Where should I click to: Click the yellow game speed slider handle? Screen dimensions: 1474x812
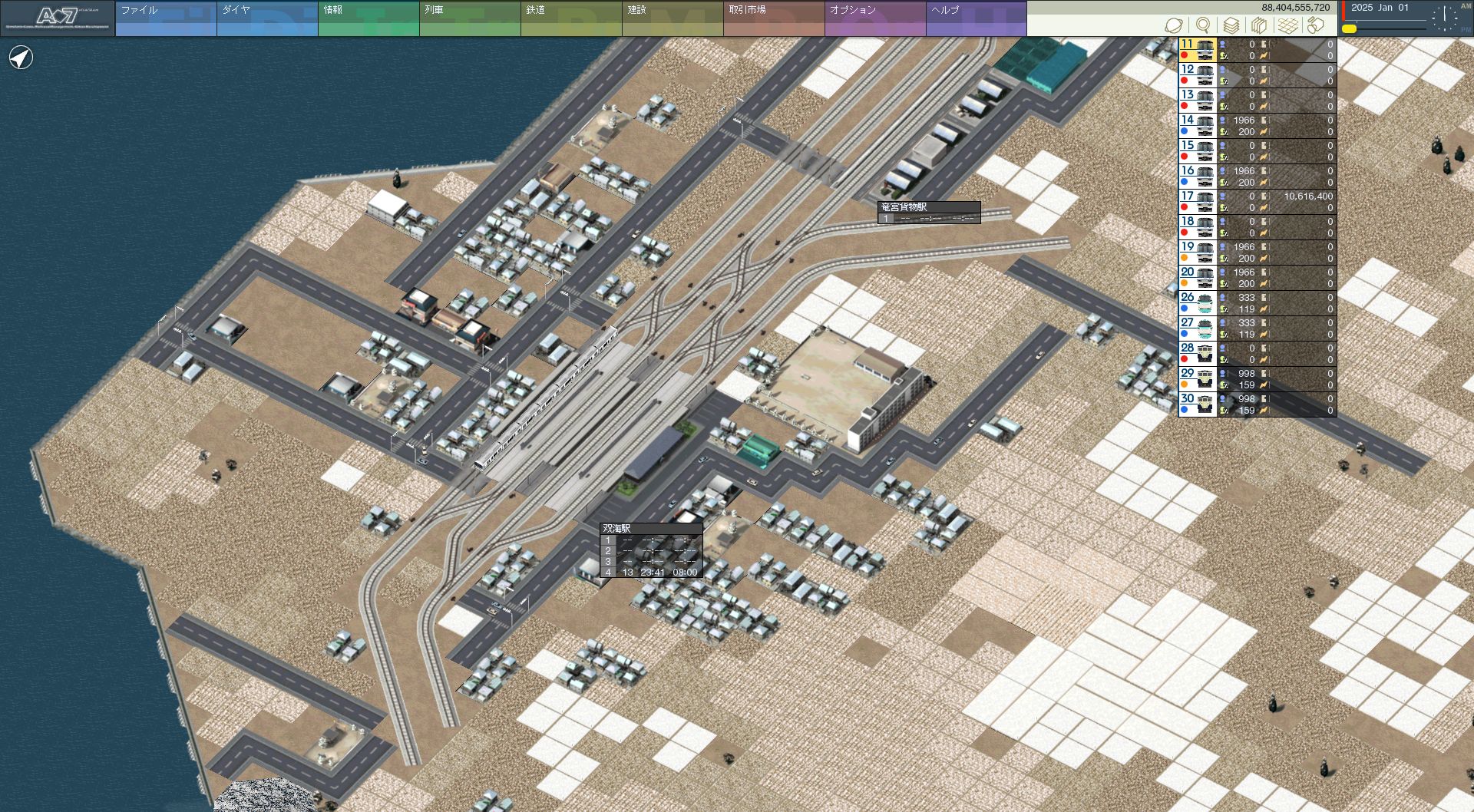click(1349, 29)
